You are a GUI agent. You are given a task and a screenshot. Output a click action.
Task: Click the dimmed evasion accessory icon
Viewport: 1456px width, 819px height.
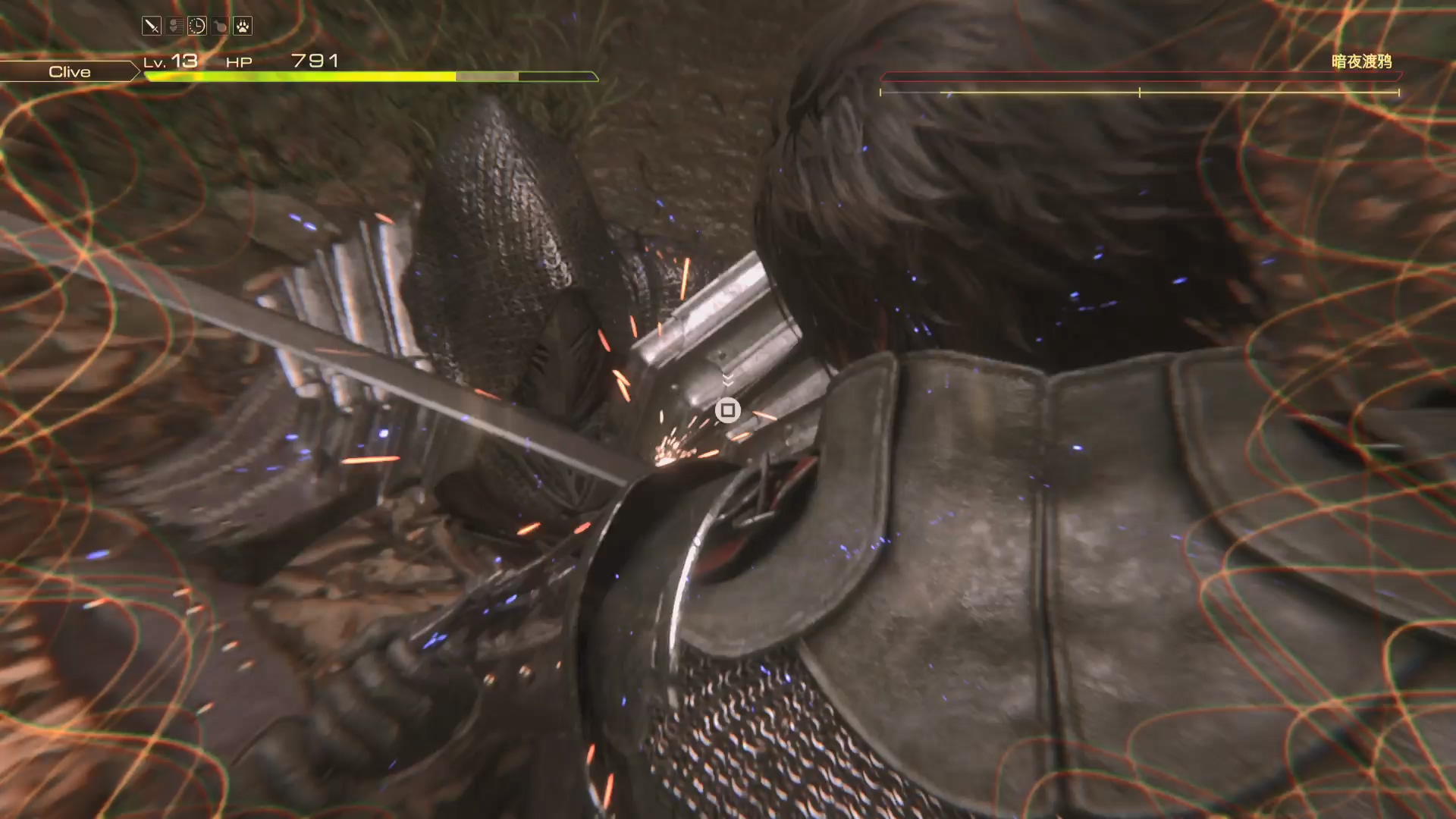click(174, 27)
